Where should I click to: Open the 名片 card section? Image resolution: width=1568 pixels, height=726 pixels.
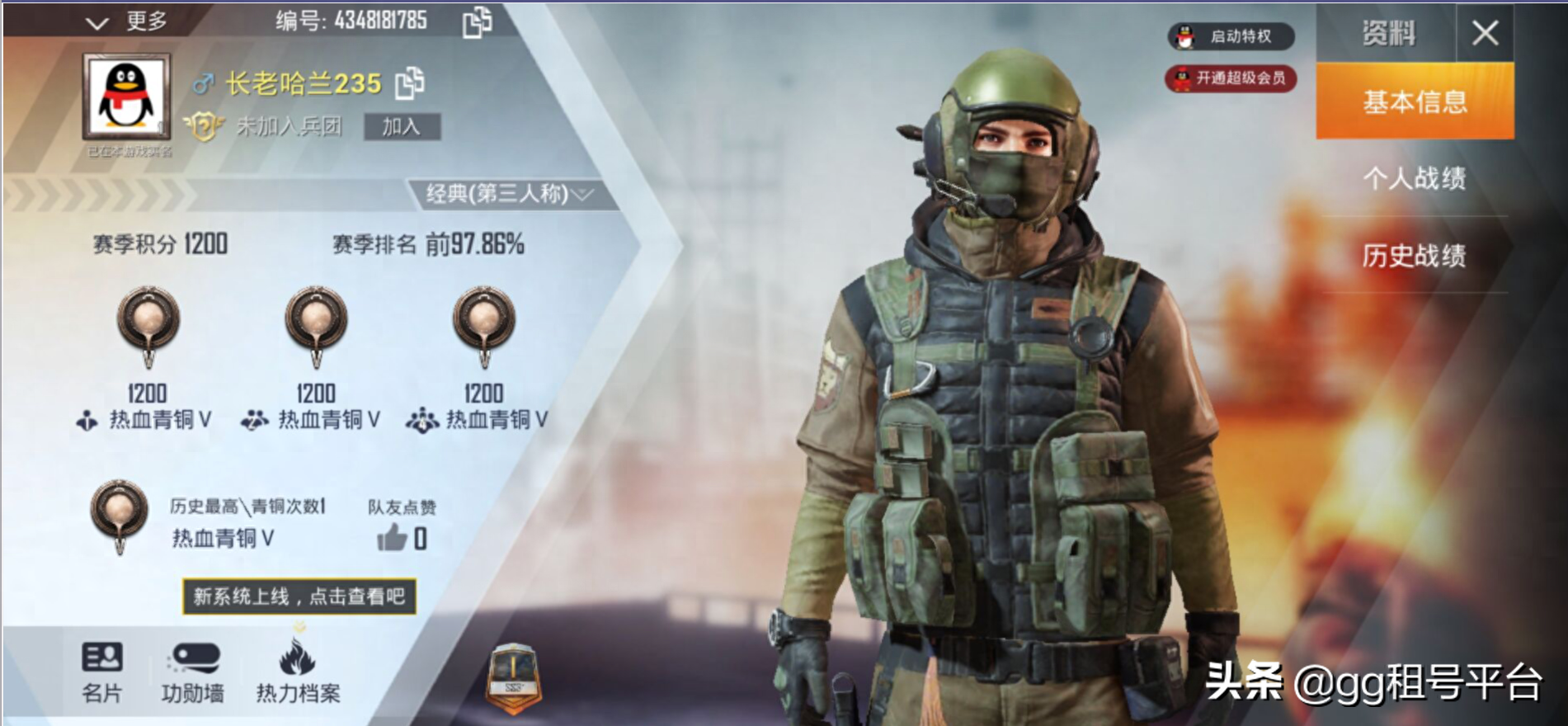click(102, 672)
